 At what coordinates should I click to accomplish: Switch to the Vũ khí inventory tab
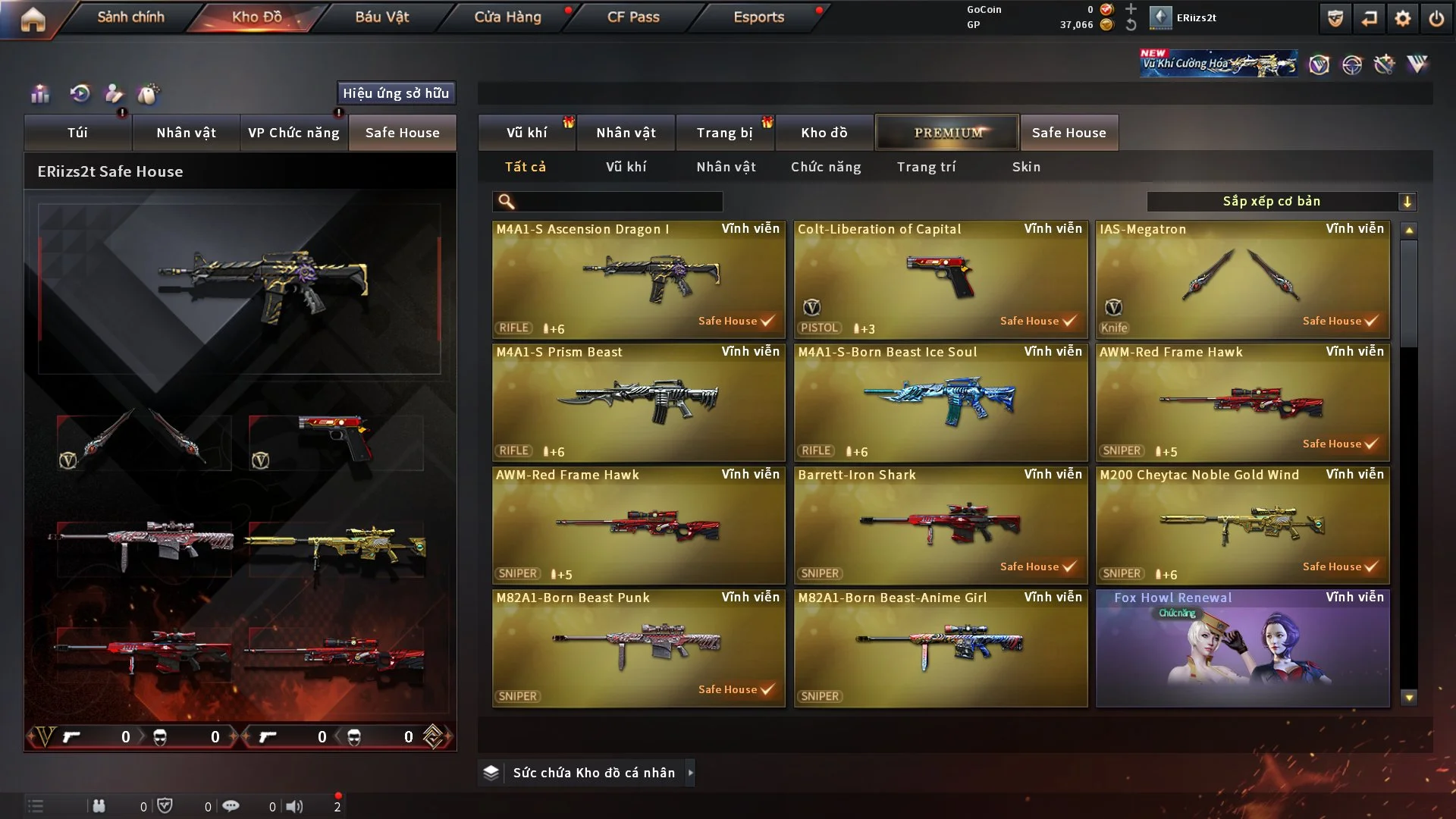(526, 133)
